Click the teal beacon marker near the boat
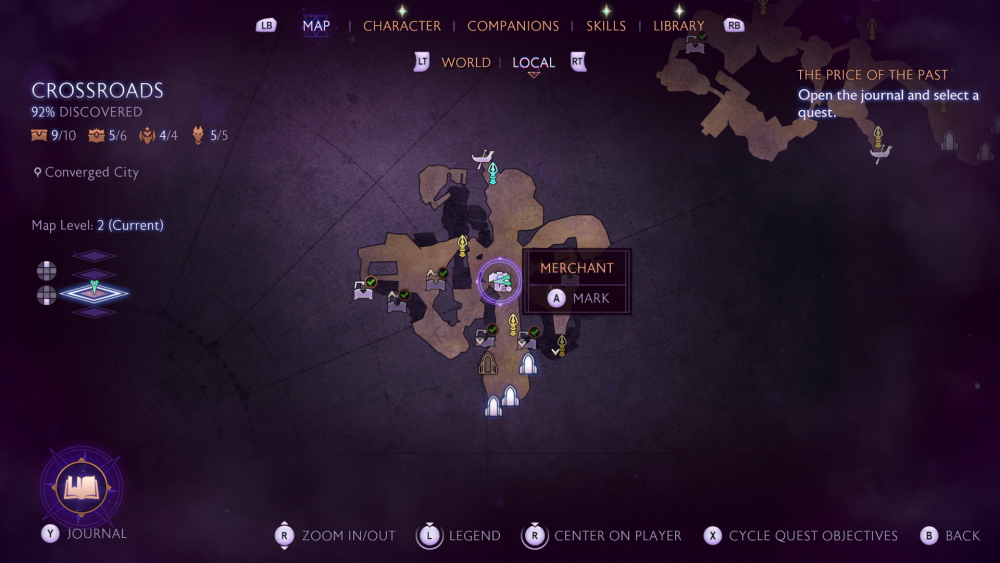 coord(493,174)
